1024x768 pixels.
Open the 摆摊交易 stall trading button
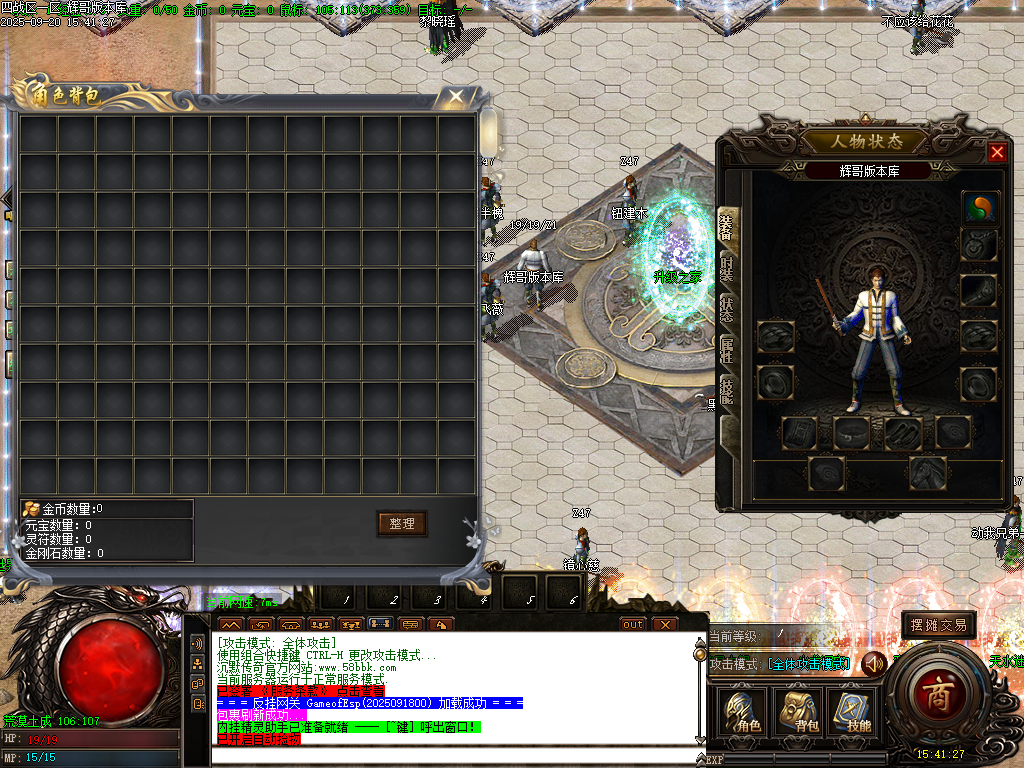click(x=938, y=625)
